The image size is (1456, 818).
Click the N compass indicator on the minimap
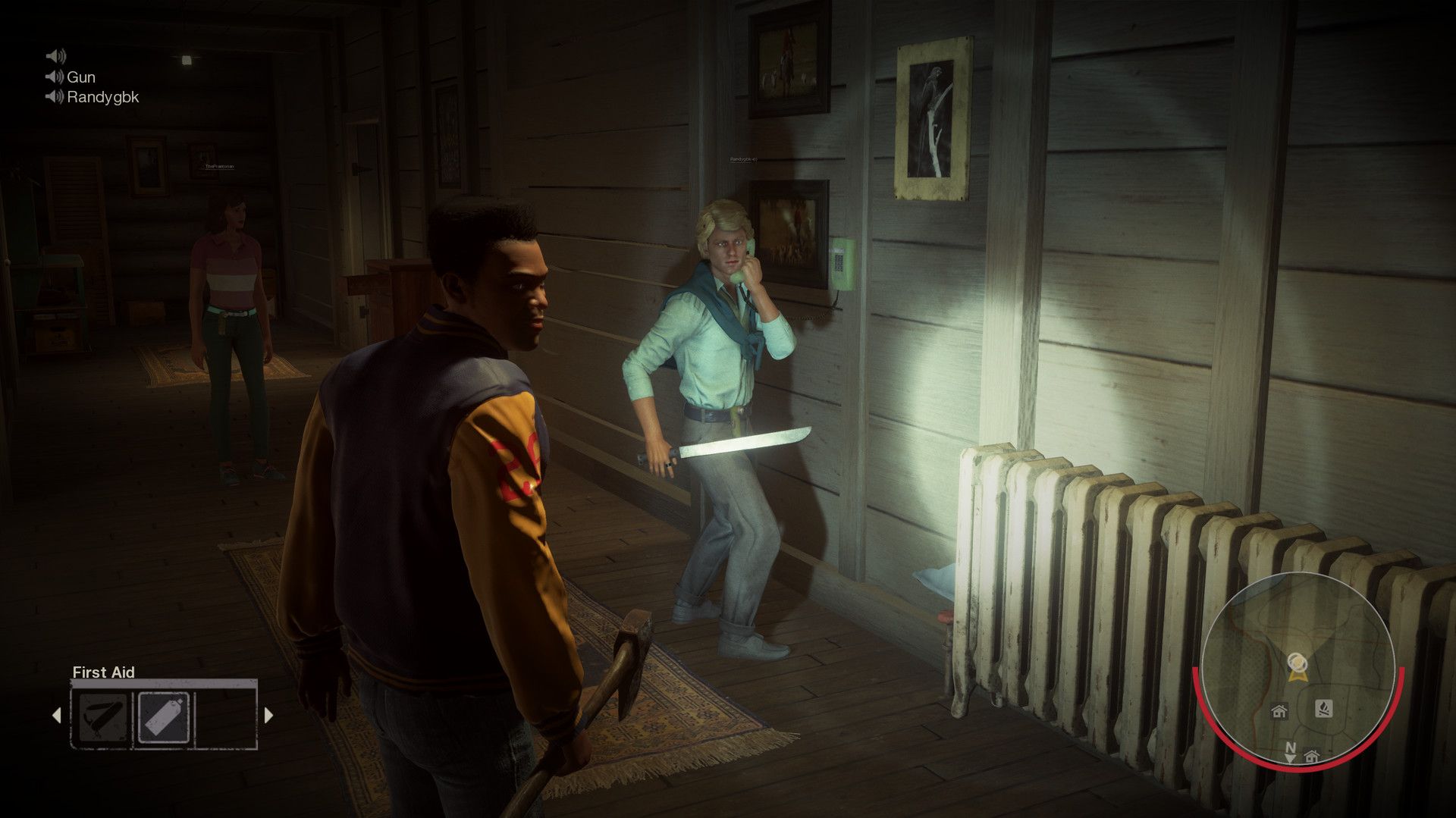pos(1291,747)
